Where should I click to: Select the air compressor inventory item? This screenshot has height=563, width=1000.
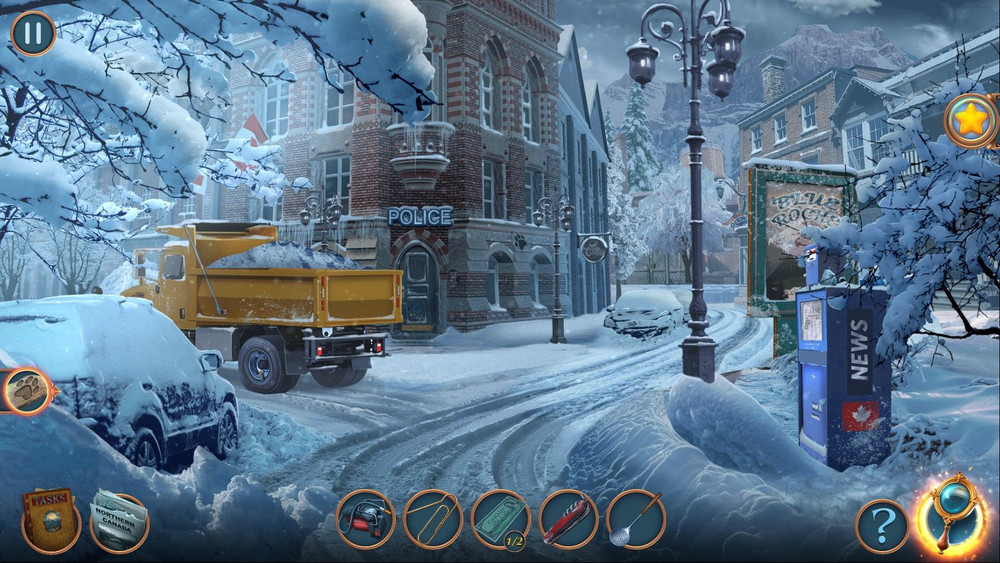point(365,520)
